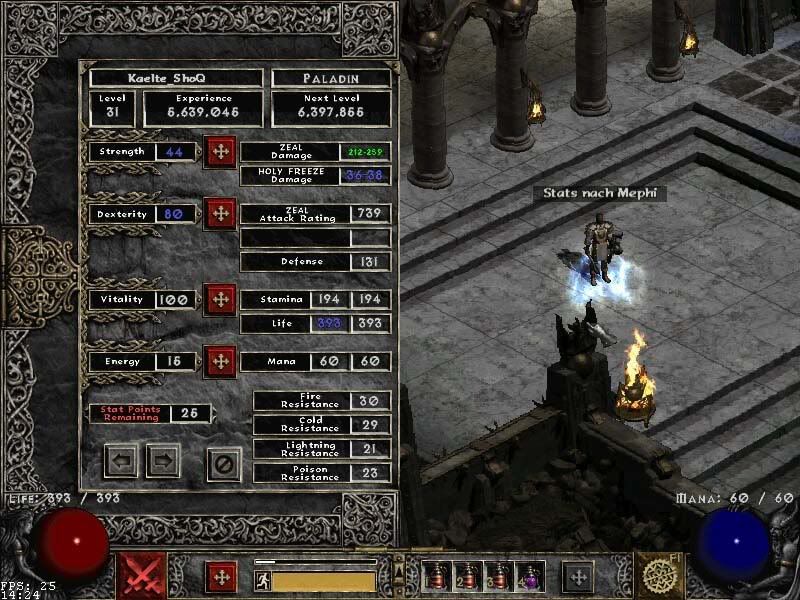The height and width of the screenshot is (600, 800).
Task: Raise Vitality using its red plus button
Action: pos(219,299)
